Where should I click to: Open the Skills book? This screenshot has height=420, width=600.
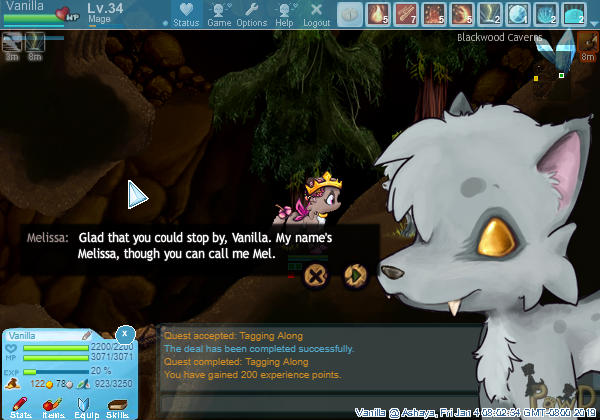point(118,406)
